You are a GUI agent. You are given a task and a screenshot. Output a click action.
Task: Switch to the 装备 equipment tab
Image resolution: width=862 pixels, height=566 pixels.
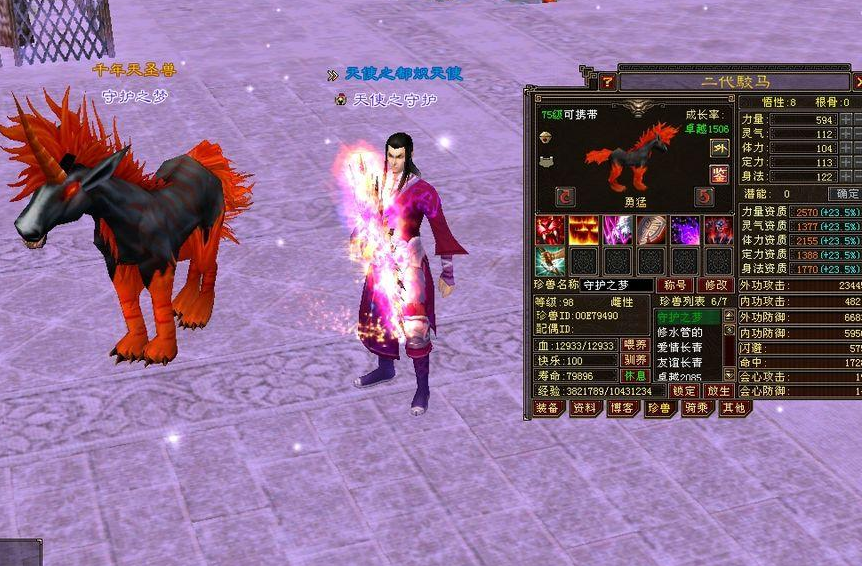point(547,408)
